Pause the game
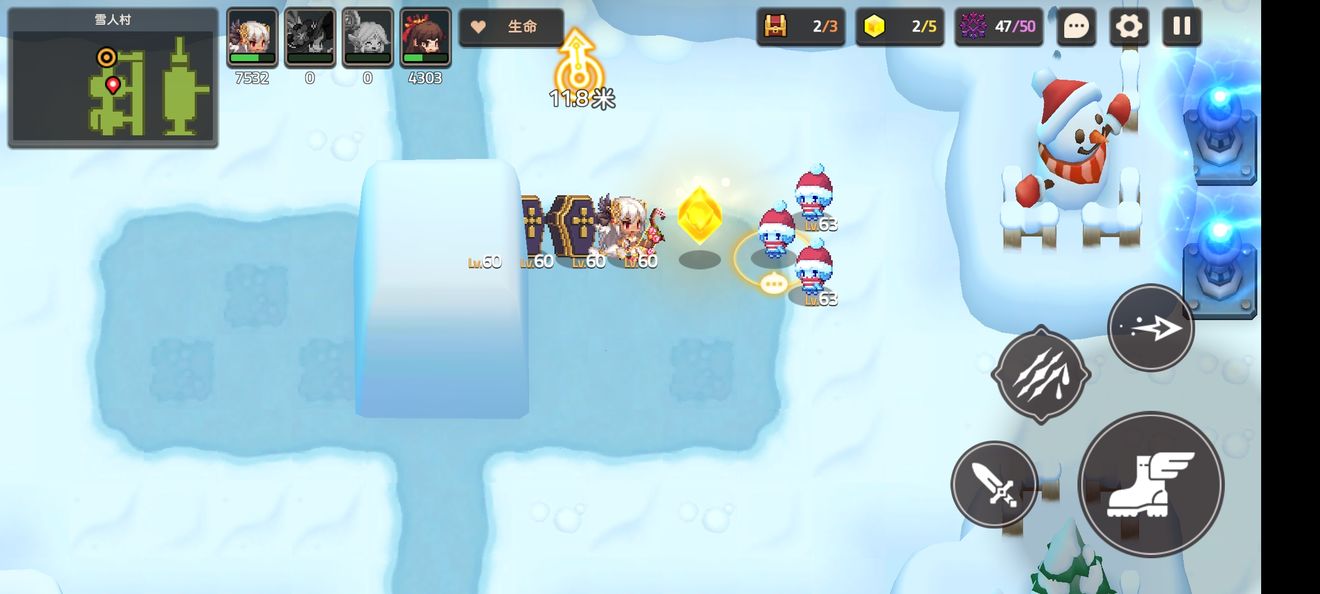Viewport: 1320px width, 594px height. (1181, 27)
